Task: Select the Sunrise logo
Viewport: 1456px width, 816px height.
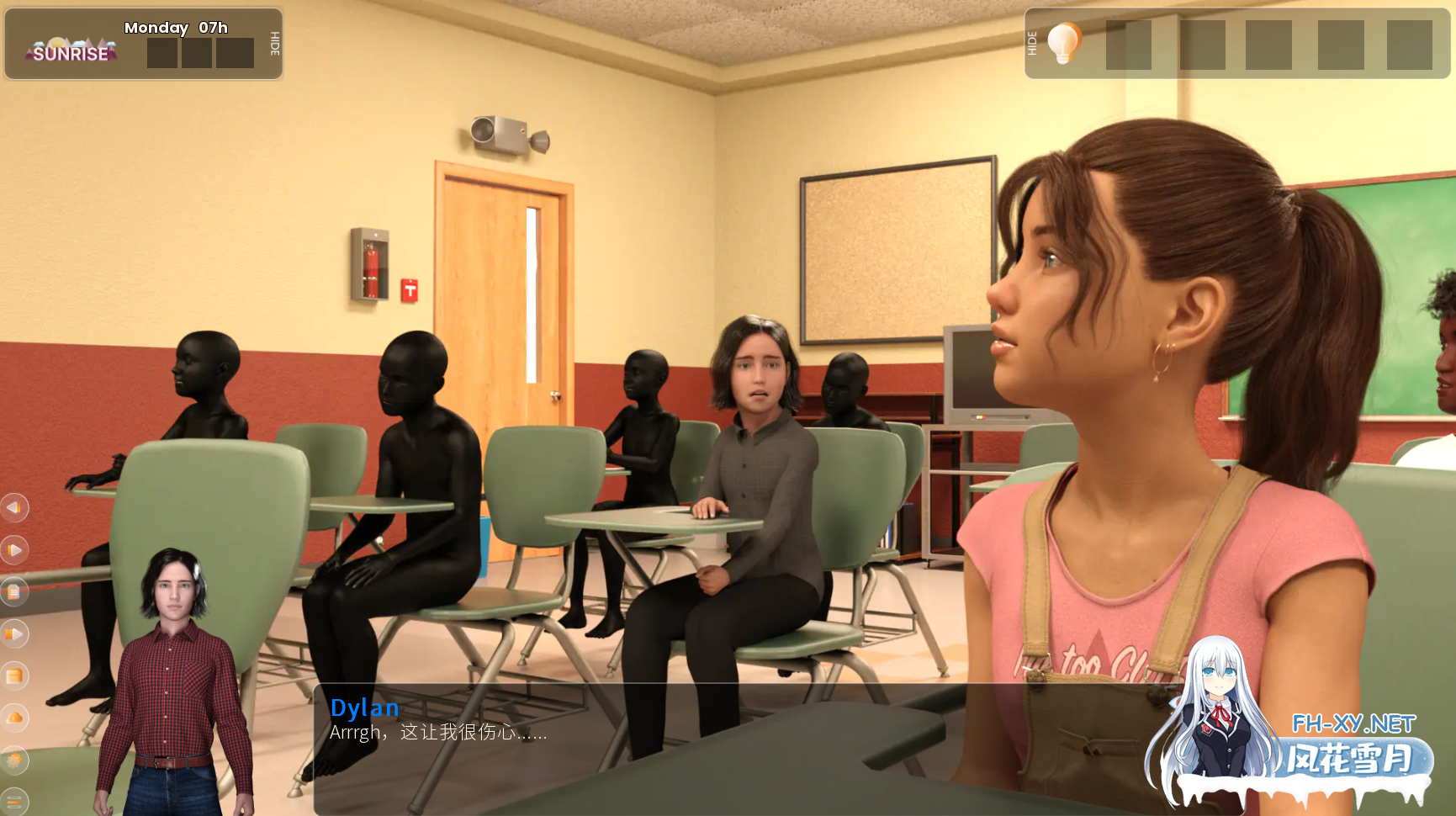Action: [x=70, y=50]
